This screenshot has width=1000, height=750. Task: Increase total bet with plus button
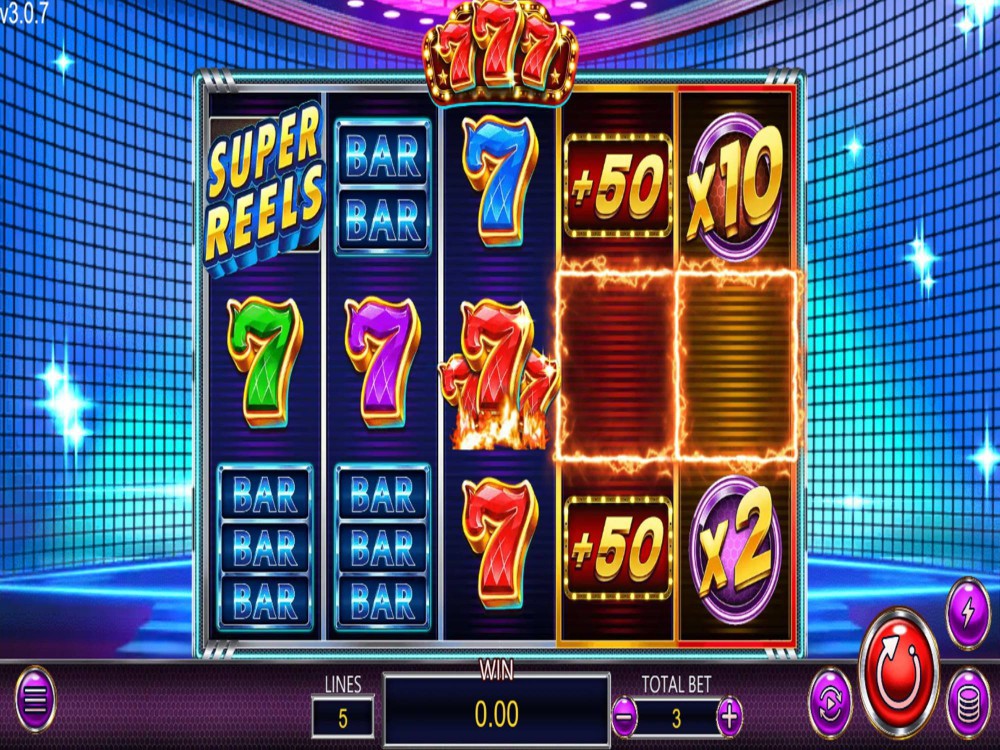731,716
